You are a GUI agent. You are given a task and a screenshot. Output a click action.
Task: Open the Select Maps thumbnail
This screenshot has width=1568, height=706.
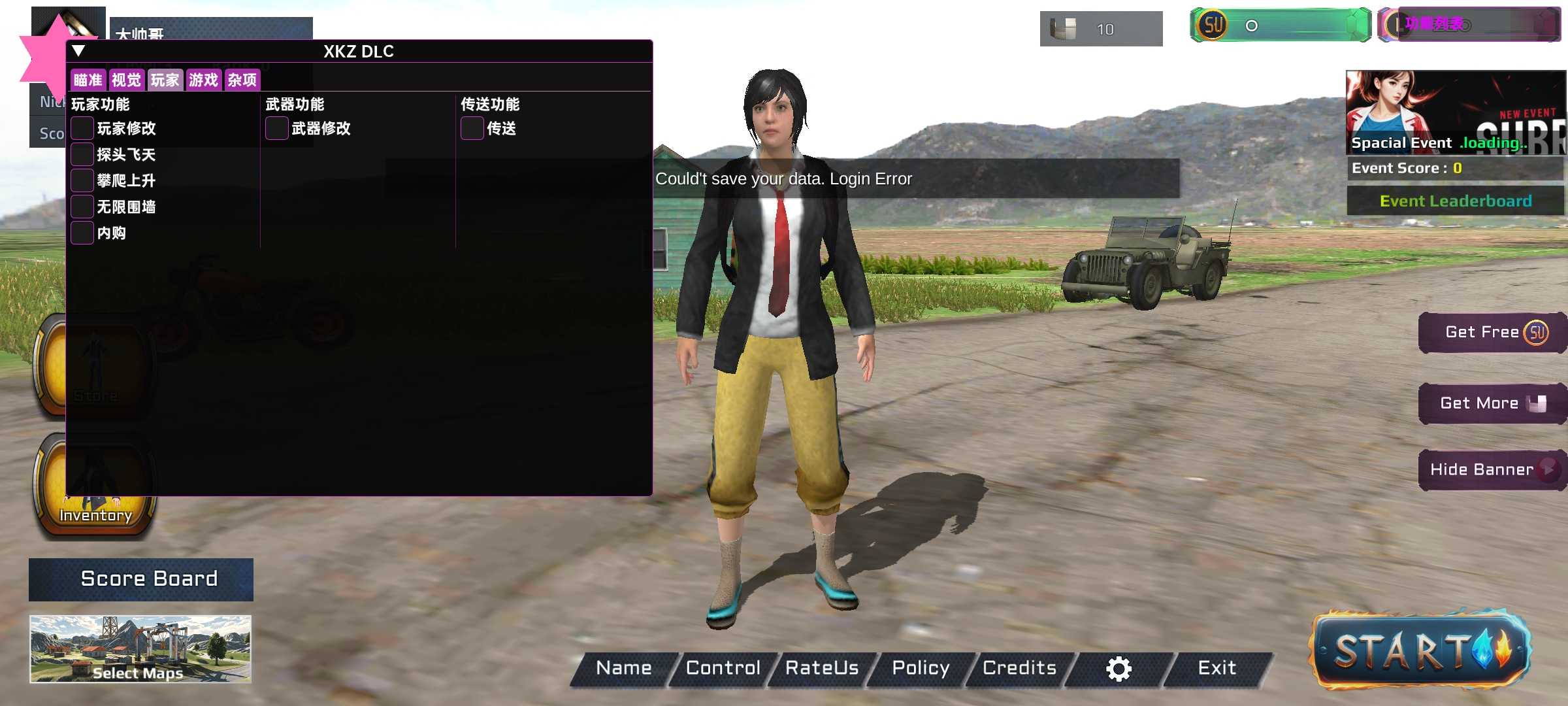(x=140, y=648)
